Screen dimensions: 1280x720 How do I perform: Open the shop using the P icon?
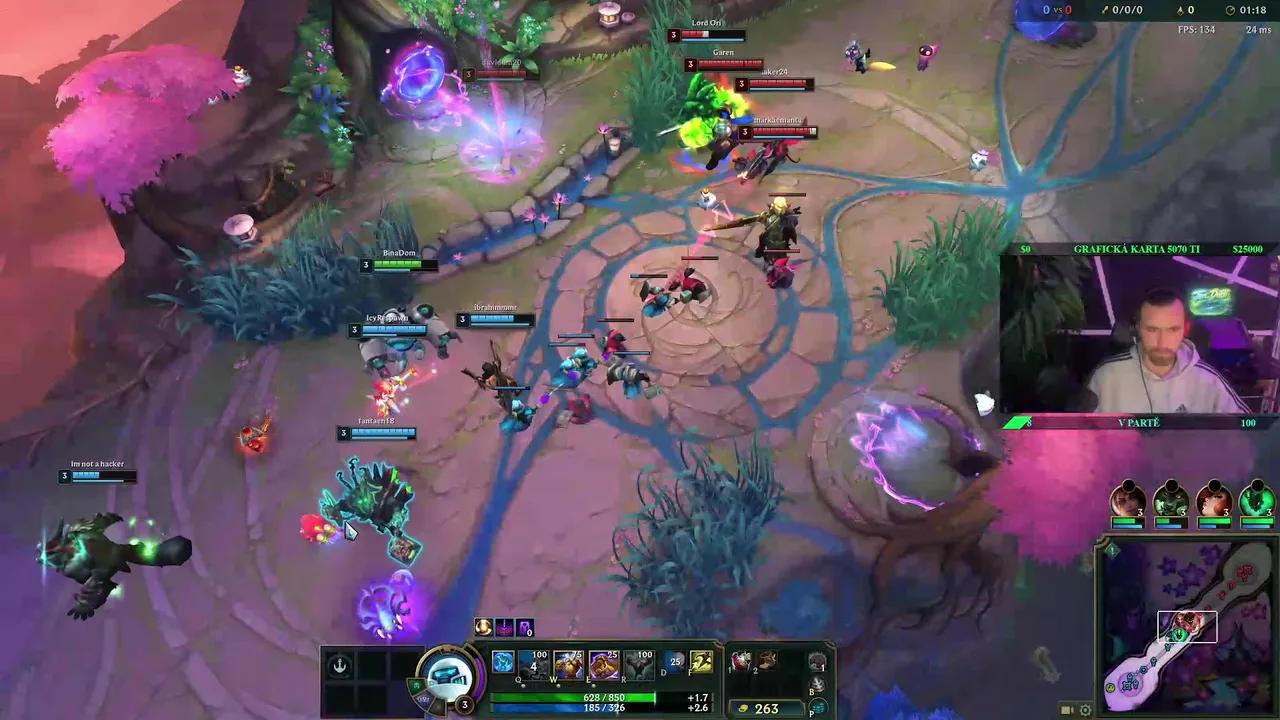click(818, 707)
